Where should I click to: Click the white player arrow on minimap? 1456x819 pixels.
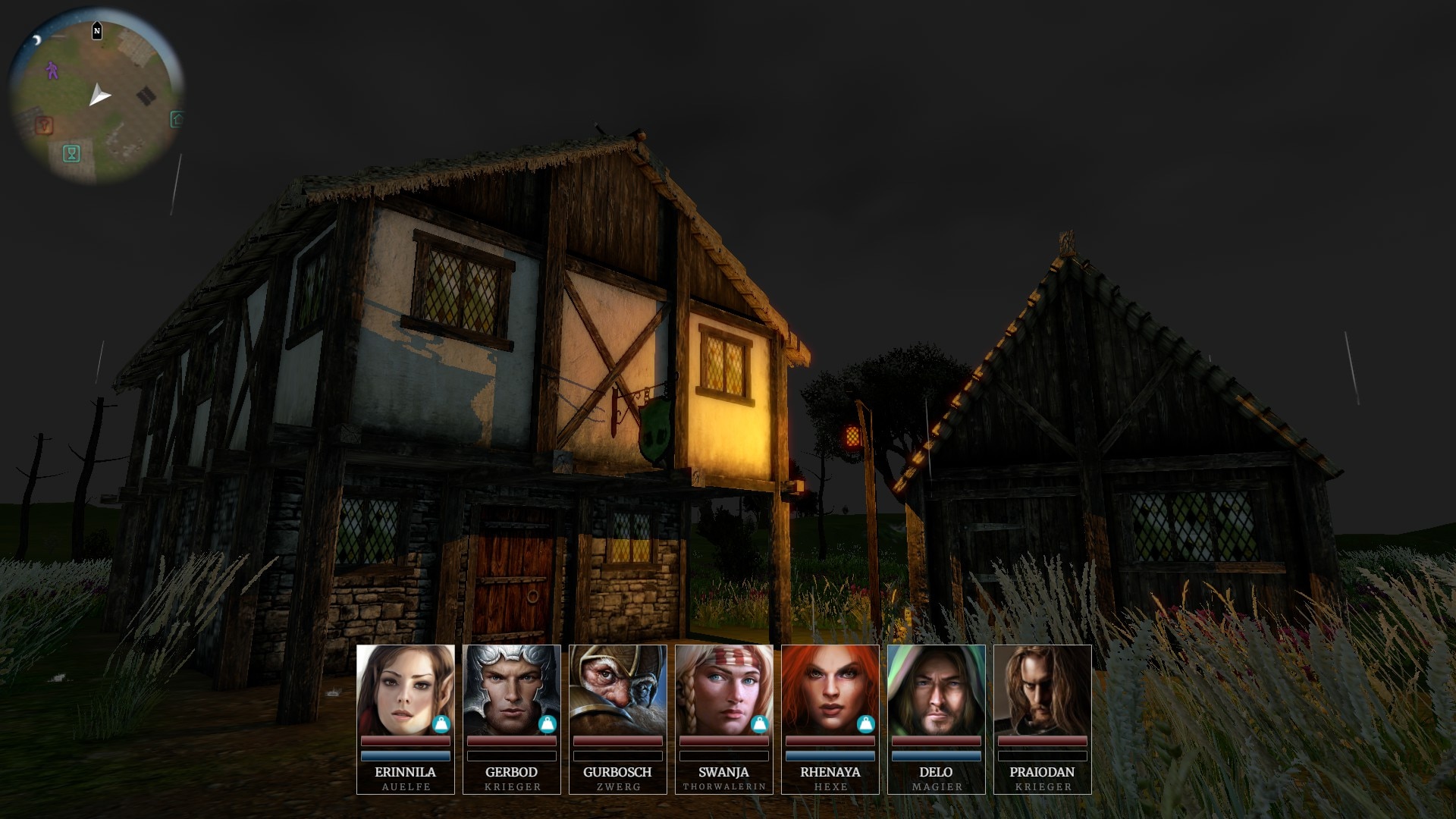[x=99, y=96]
